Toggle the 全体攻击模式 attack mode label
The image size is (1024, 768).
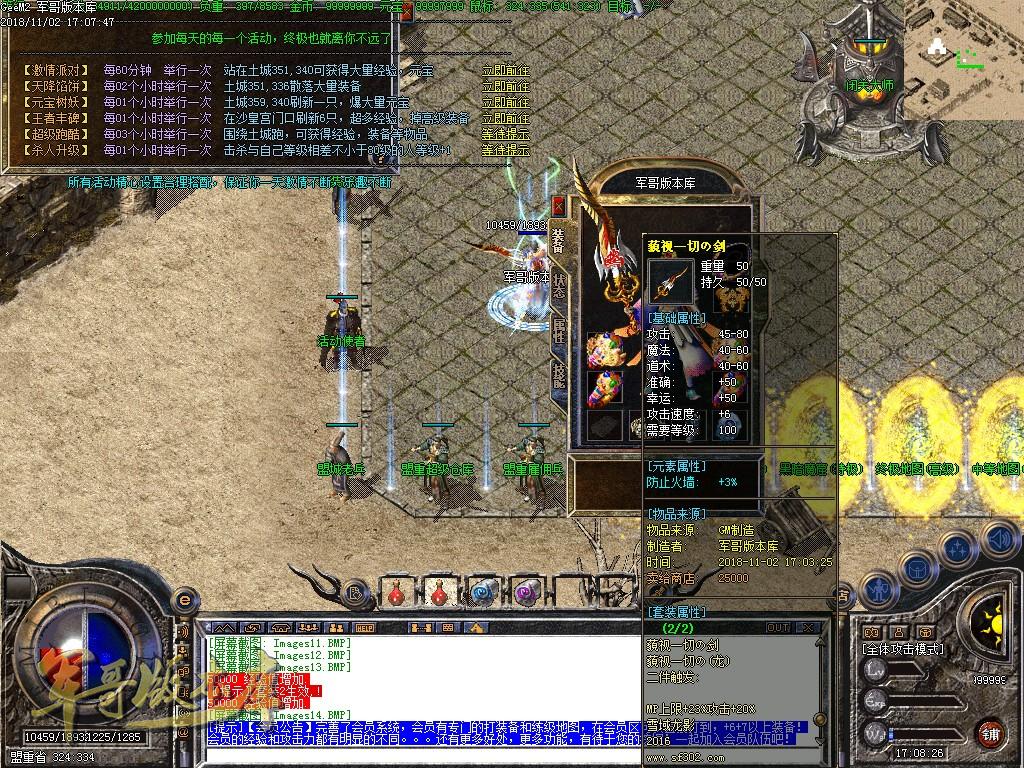click(x=906, y=649)
